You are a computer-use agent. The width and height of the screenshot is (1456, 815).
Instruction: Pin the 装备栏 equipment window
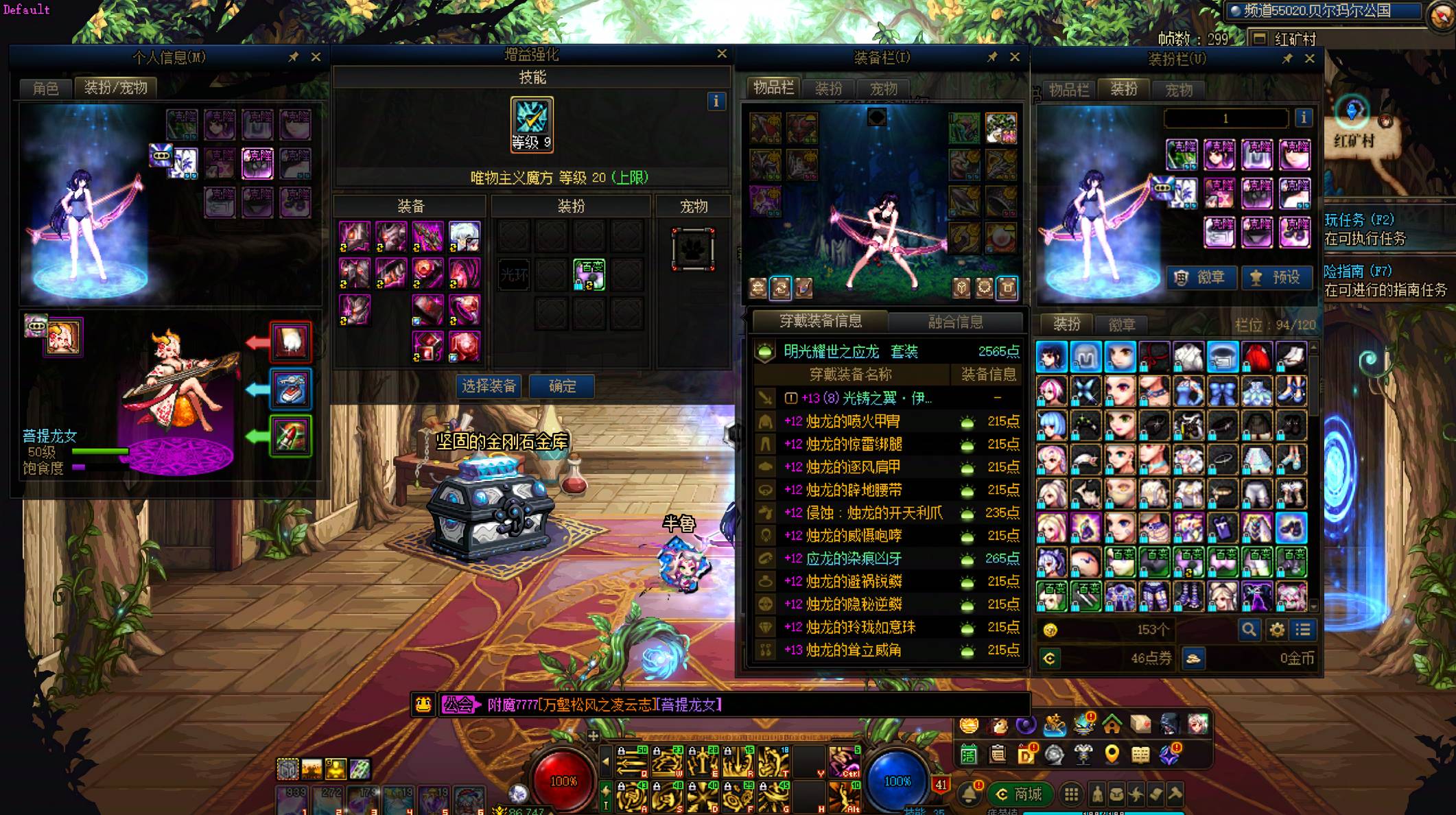(x=992, y=57)
